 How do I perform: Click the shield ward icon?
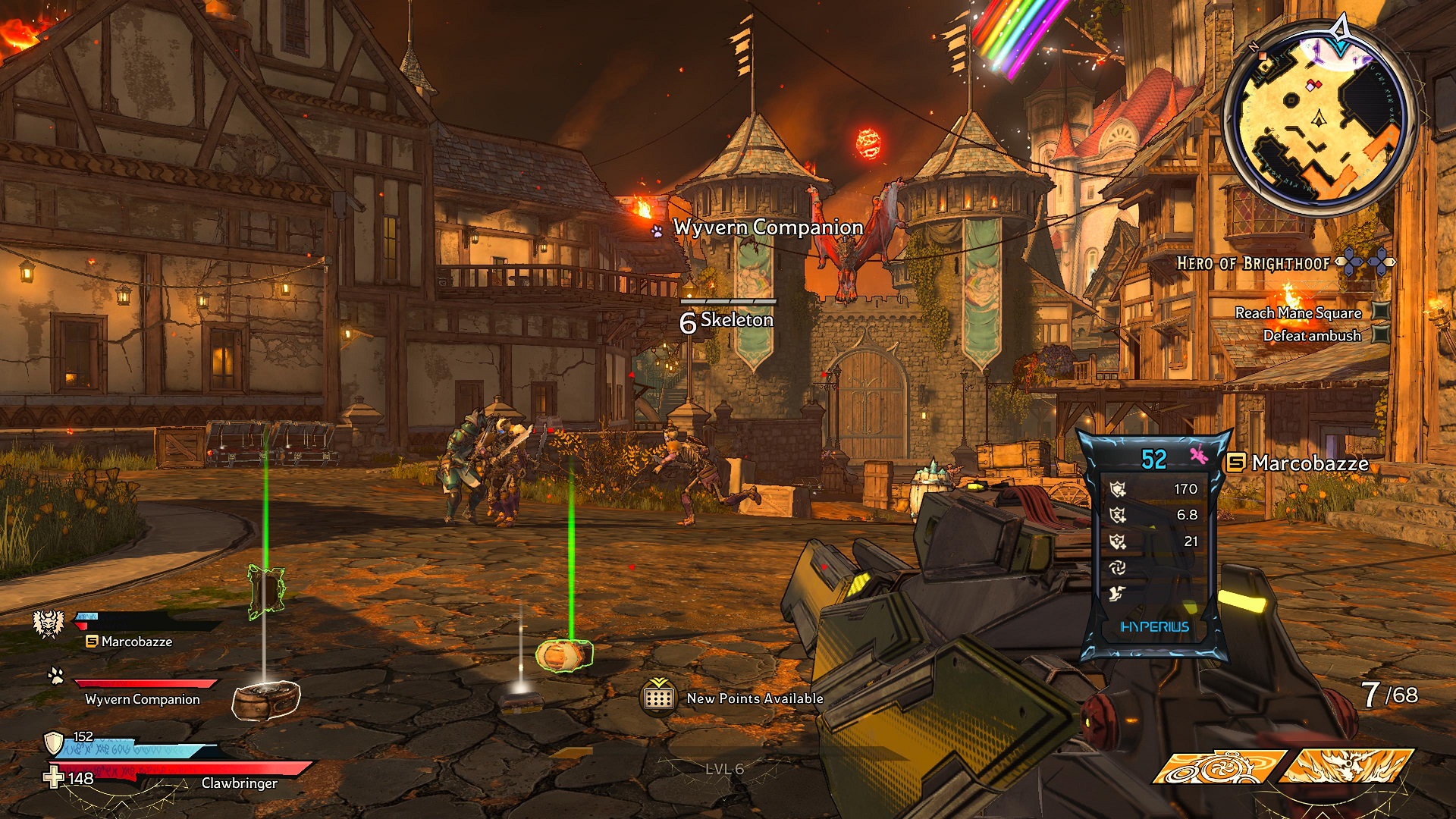[x=53, y=741]
